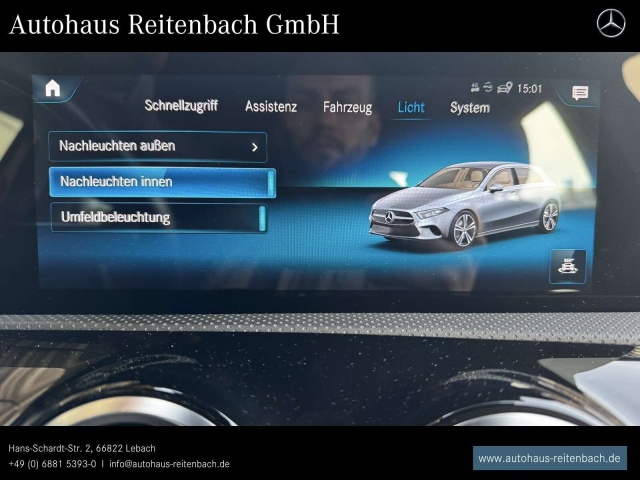Show the Licht tab
This screenshot has height=480, width=640.
411,107
